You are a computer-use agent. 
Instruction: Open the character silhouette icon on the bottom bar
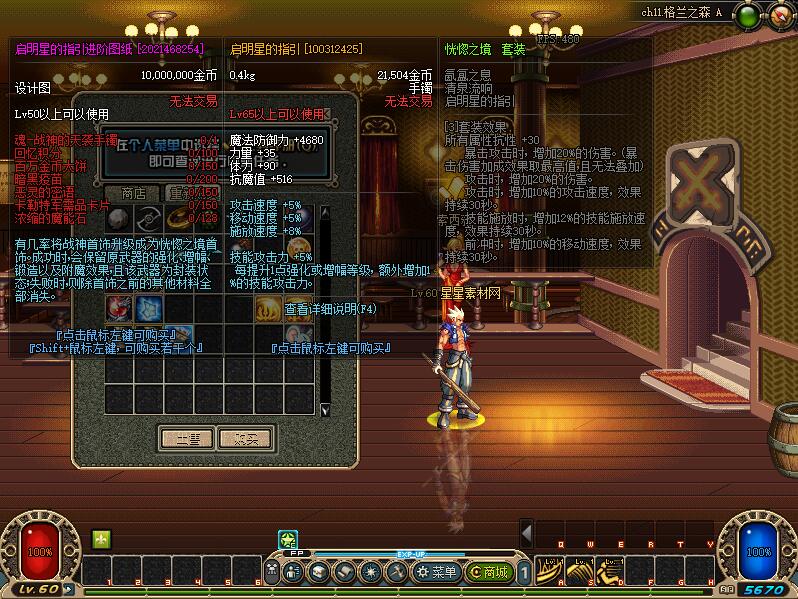293,572
